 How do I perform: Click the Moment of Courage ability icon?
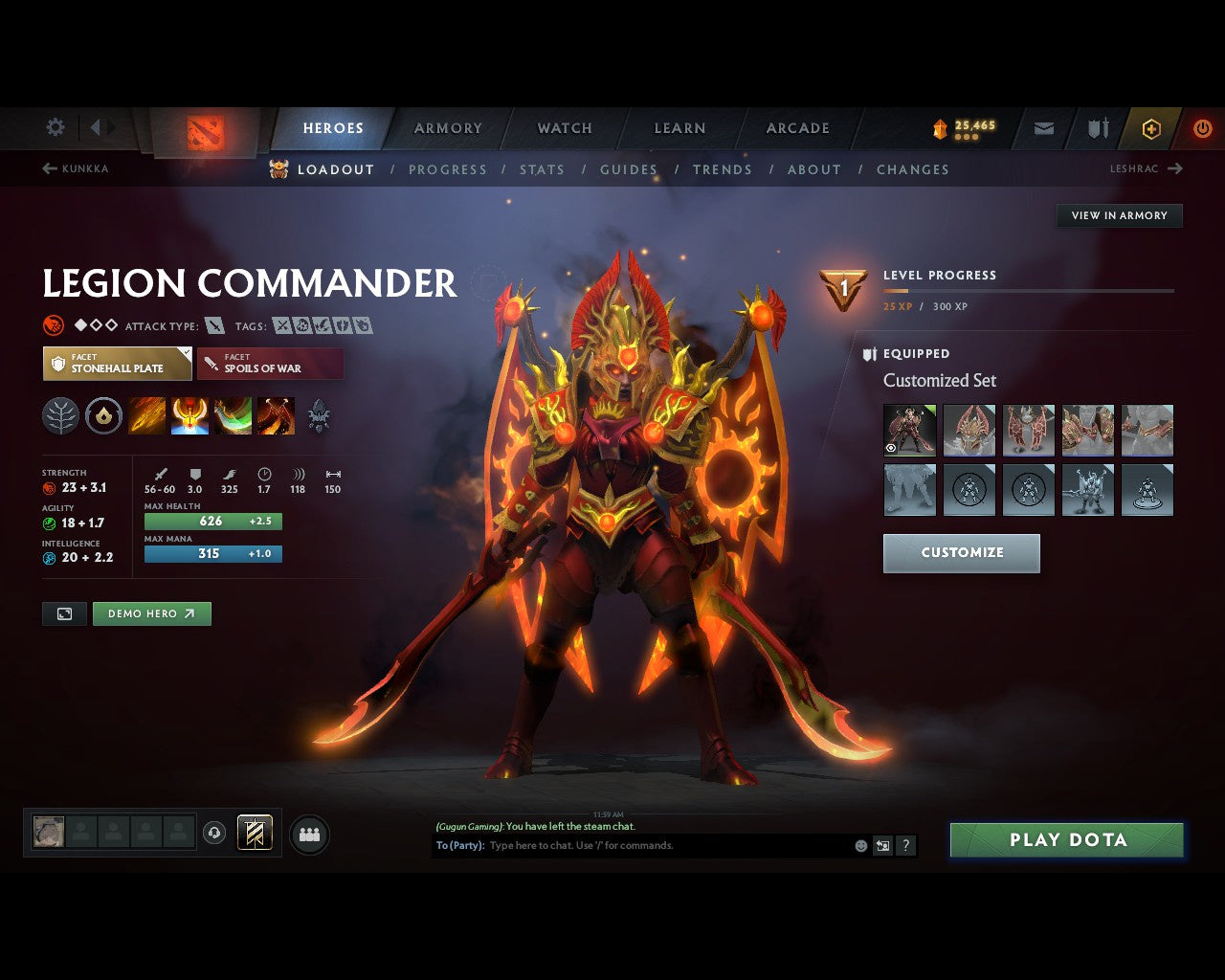(231, 415)
